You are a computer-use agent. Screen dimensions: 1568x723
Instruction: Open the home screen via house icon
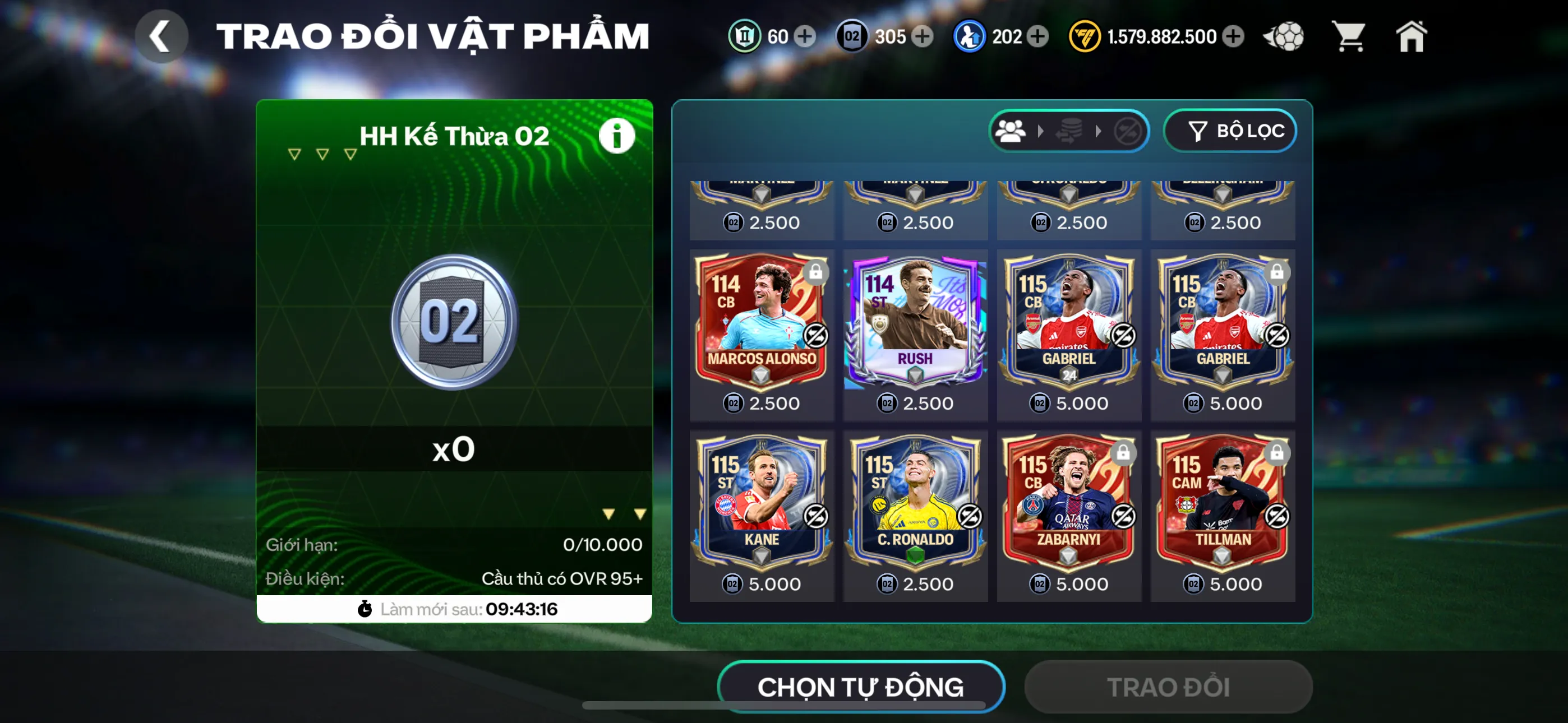[1411, 36]
